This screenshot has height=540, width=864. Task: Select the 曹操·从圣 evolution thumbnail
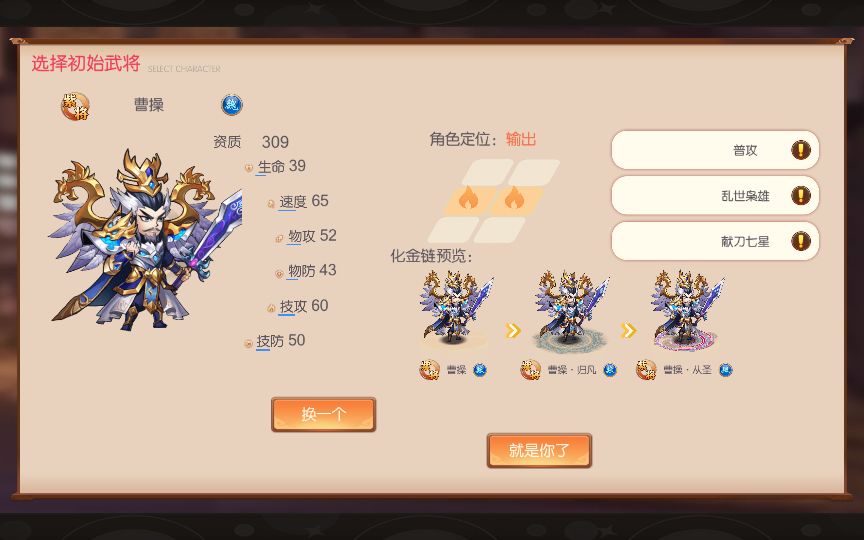[x=686, y=310]
